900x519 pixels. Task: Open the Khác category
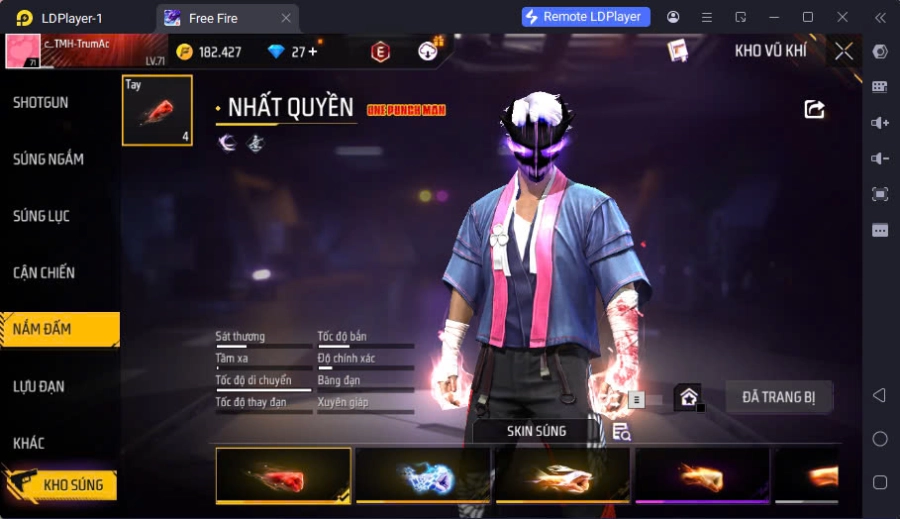(x=29, y=443)
